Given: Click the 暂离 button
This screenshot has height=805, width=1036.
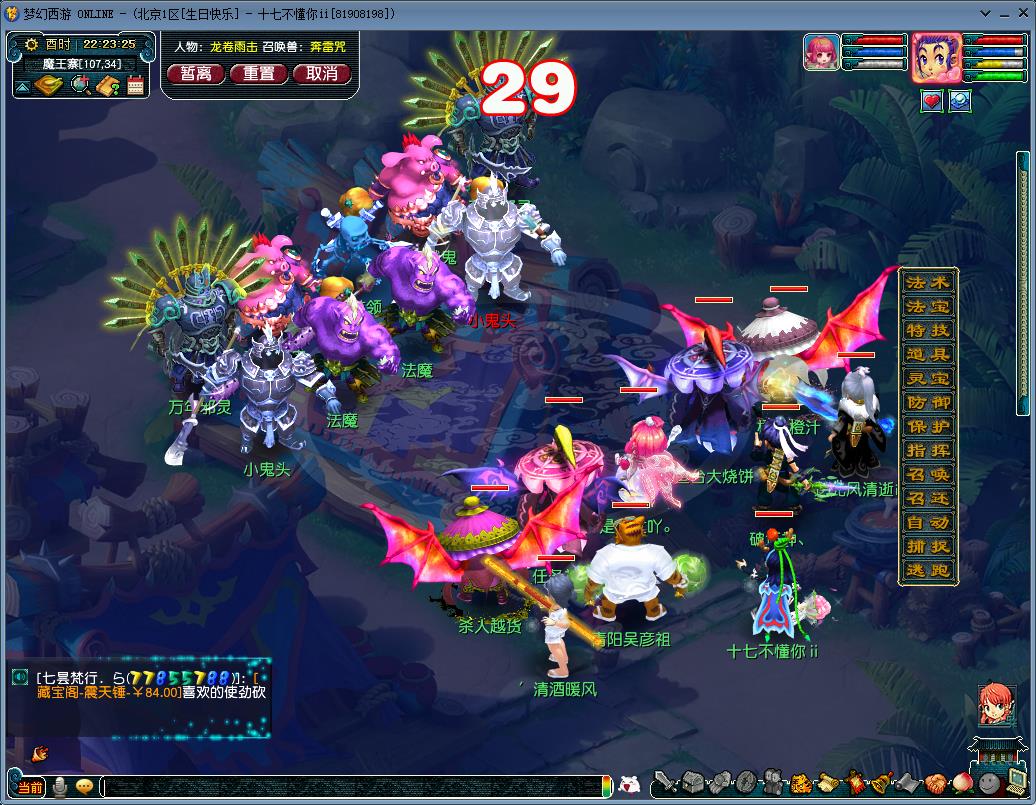Looking at the screenshot, I should [196, 74].
